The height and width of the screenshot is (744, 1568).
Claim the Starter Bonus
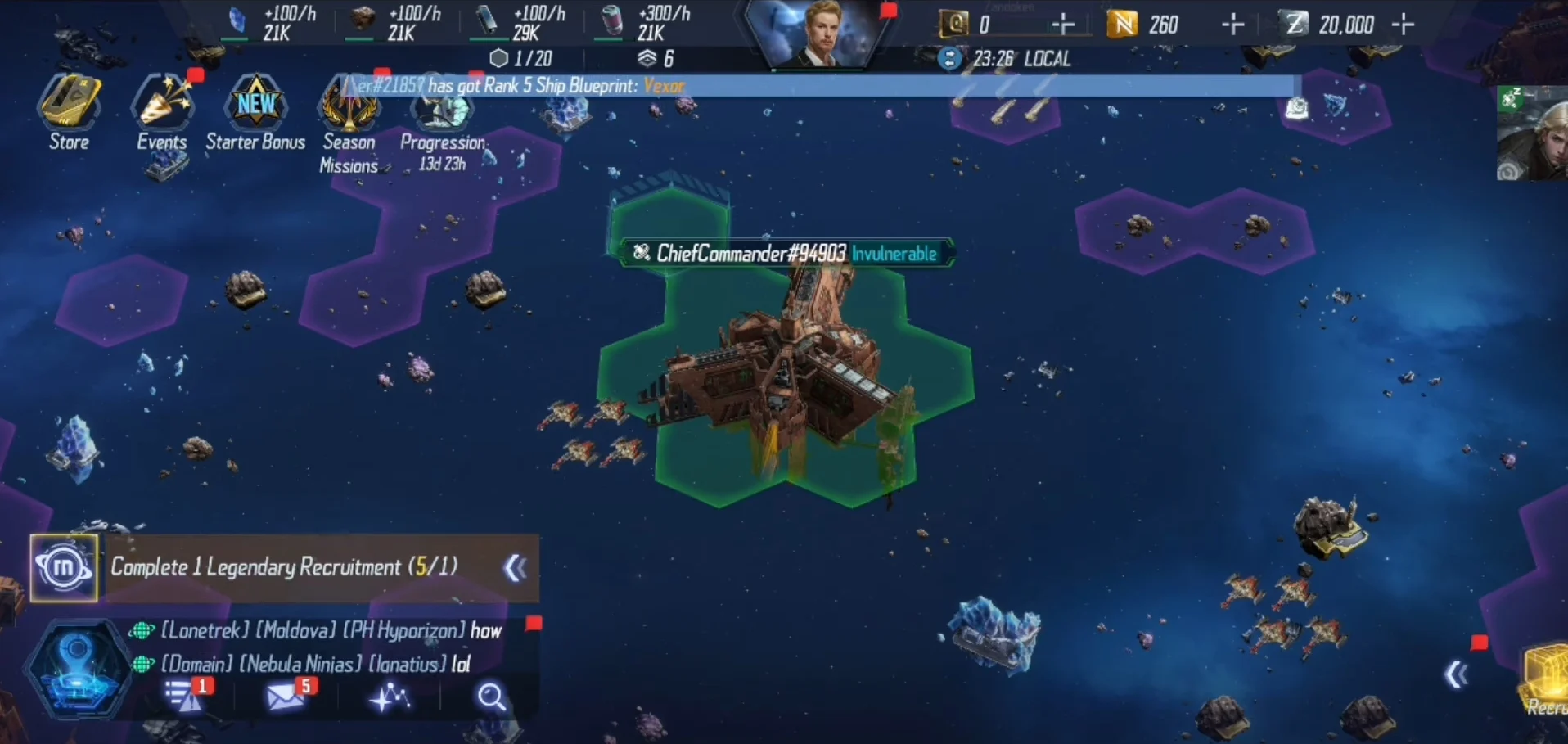(x=255, y=110)
